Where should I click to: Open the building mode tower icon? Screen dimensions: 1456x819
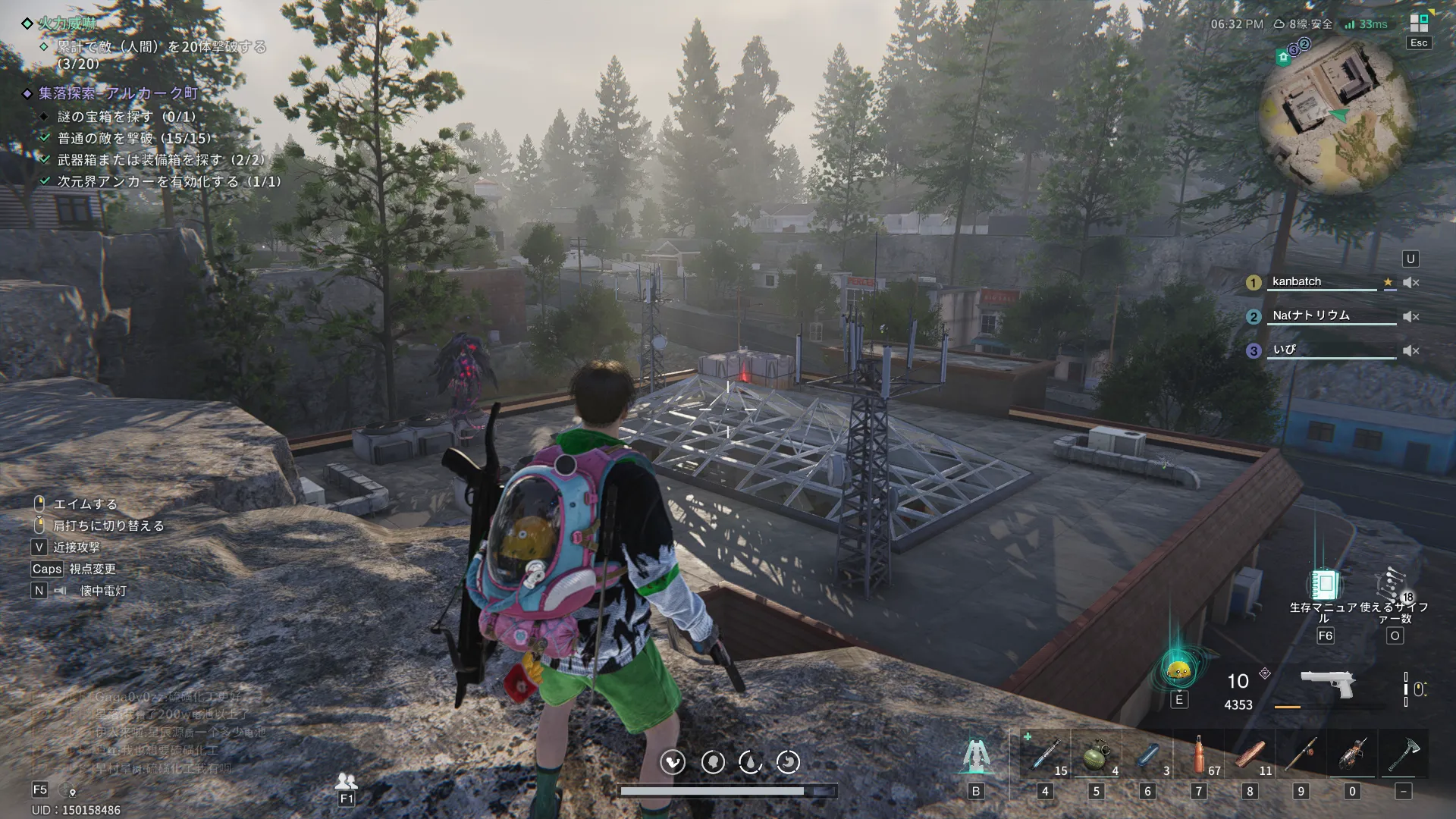[976, 755]
